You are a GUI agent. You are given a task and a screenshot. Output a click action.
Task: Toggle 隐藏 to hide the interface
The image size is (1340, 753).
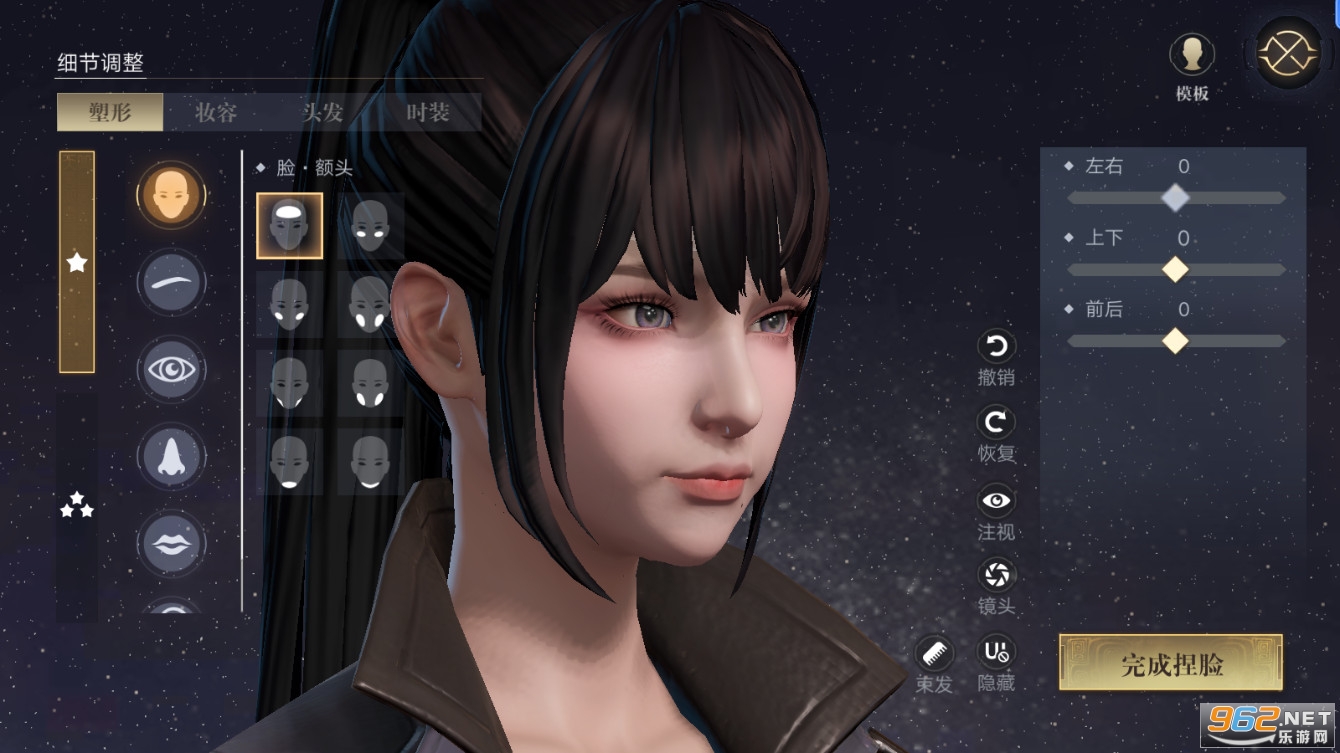(995, 653)
